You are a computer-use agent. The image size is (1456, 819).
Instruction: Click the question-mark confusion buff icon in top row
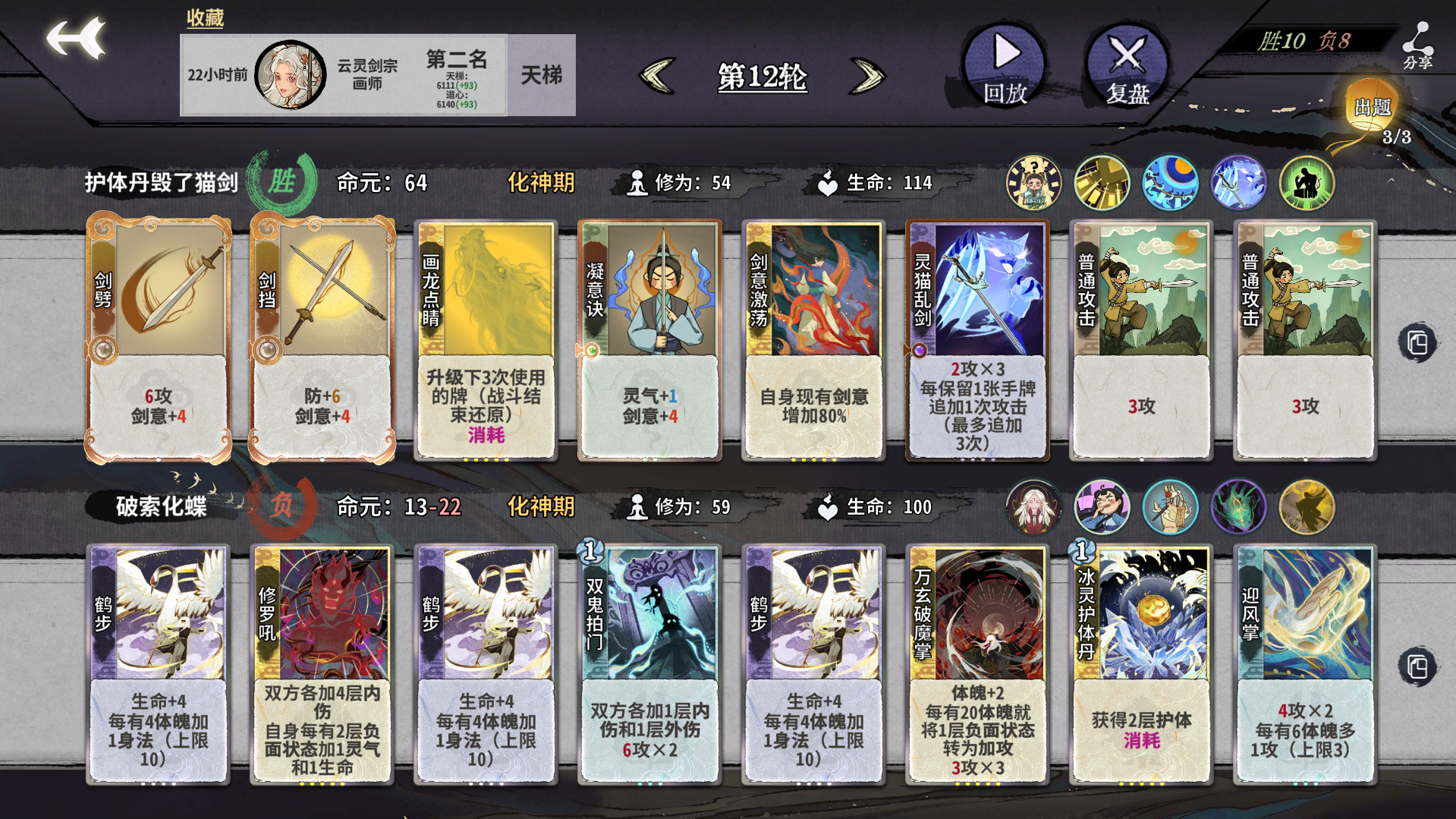point(1032,182)
